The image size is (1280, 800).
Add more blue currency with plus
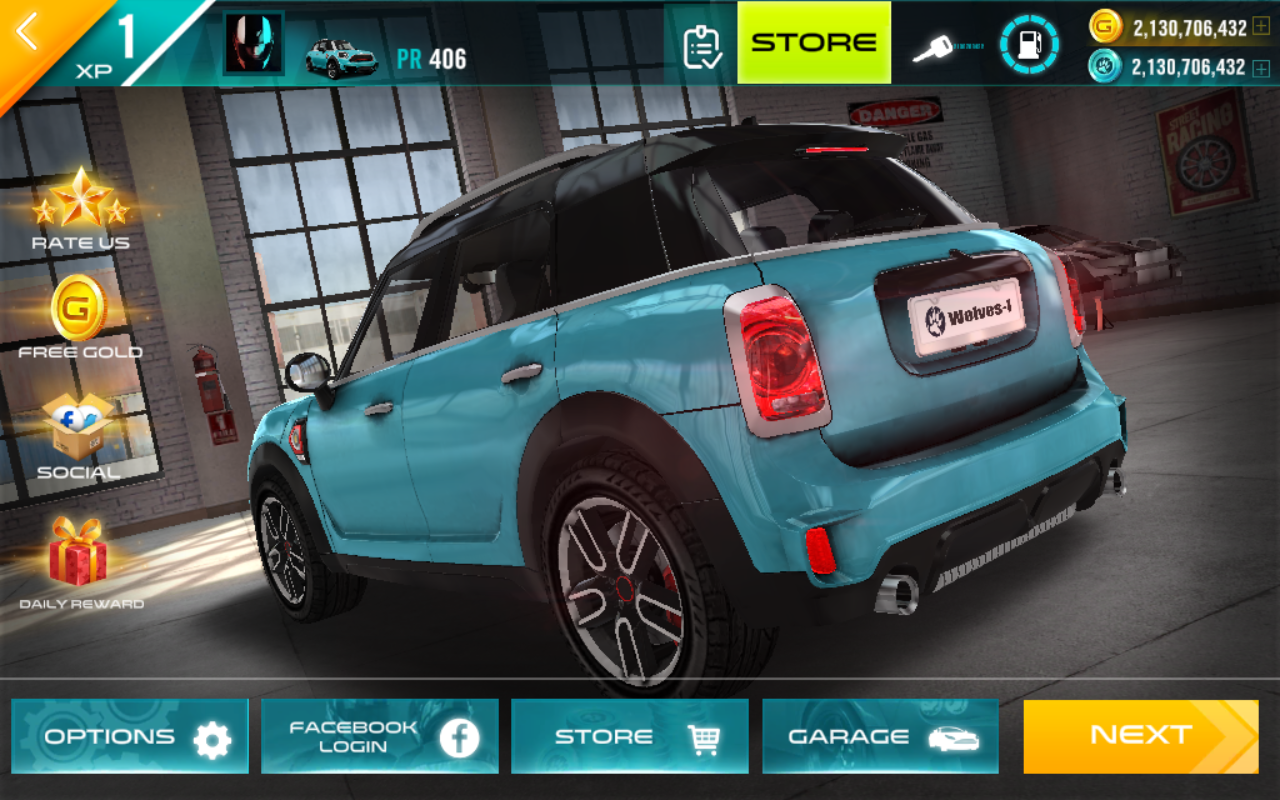pyautogui.click(x=1261, y=68)
